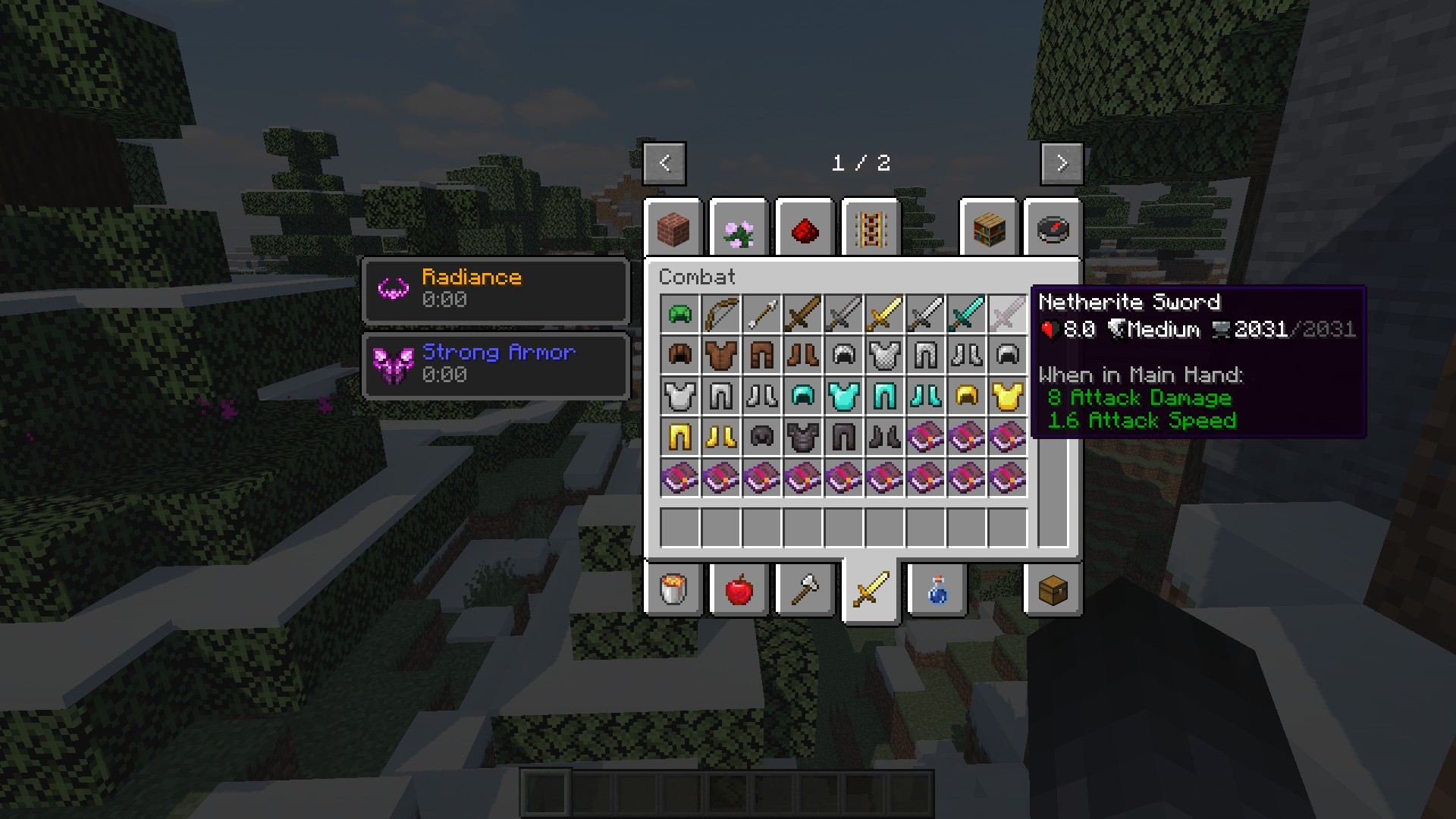
Task: Take the diamond sword
Action: (966, 314)
